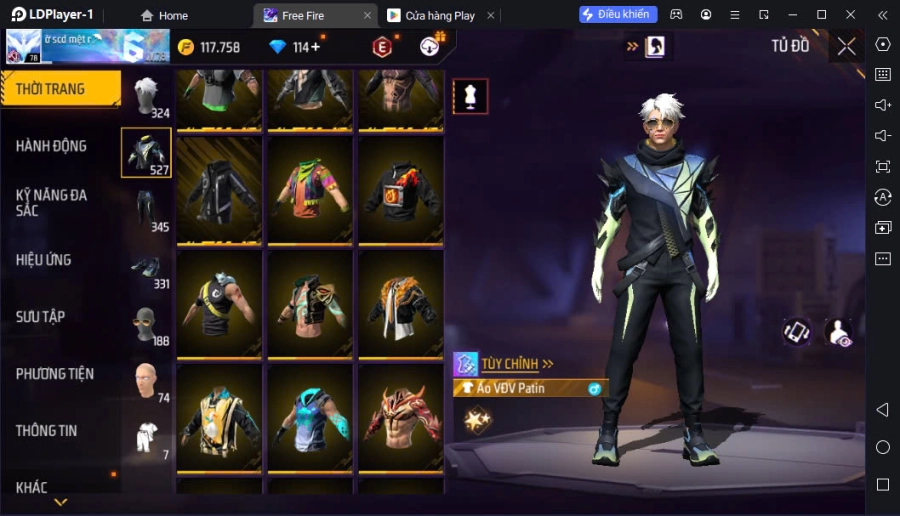The height and width of the screenshot is (516, 900).
Task: Switch to HÀNH ĐỘNG category
Action: (52, 146)
